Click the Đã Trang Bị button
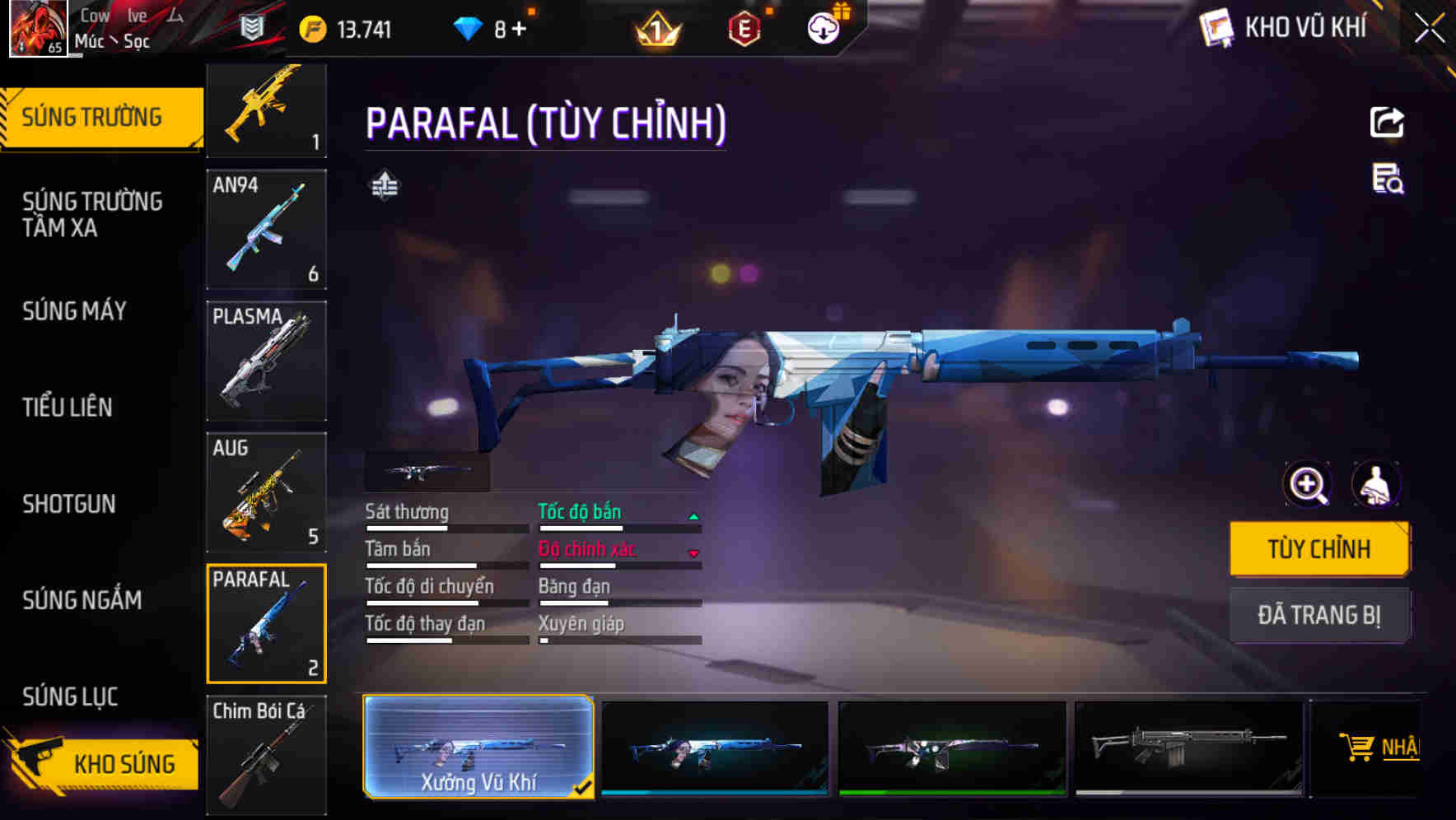This screenshot has width=1456, height=820. [x=1318, y=615]
